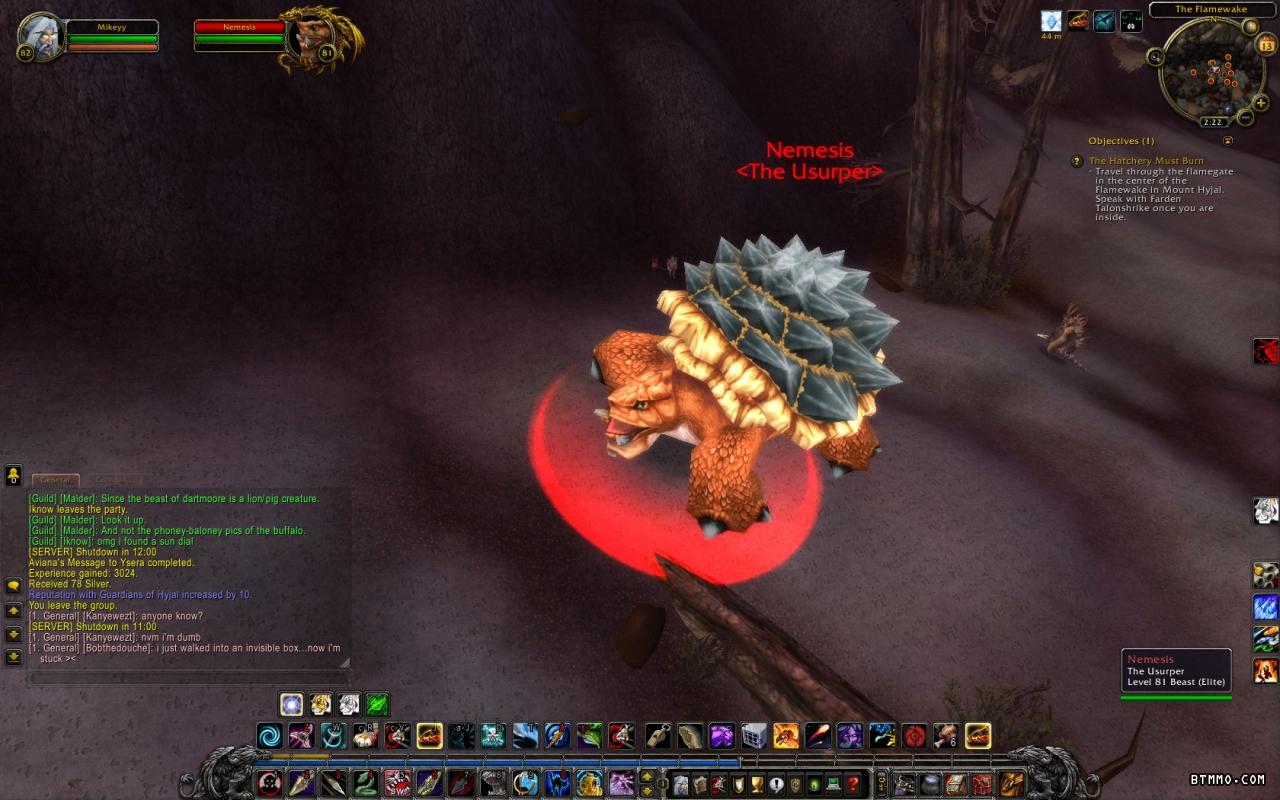The width and height of the screenshot is (1280, 800).
Task: Open the gold trophy achievements button
Action: click(x=757, y=784)
